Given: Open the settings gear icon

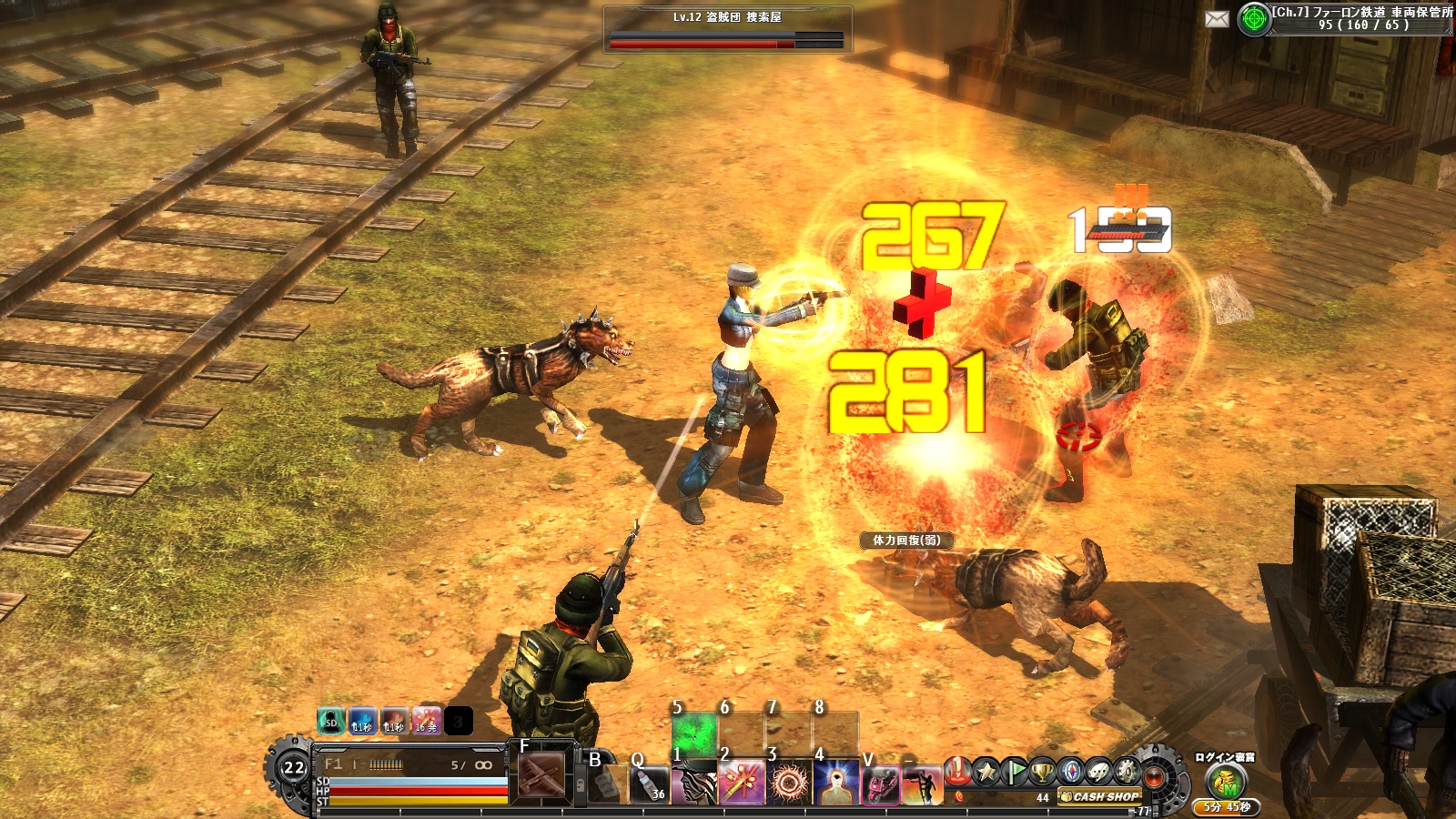Looking at the screenshot, I should 1127,772.
